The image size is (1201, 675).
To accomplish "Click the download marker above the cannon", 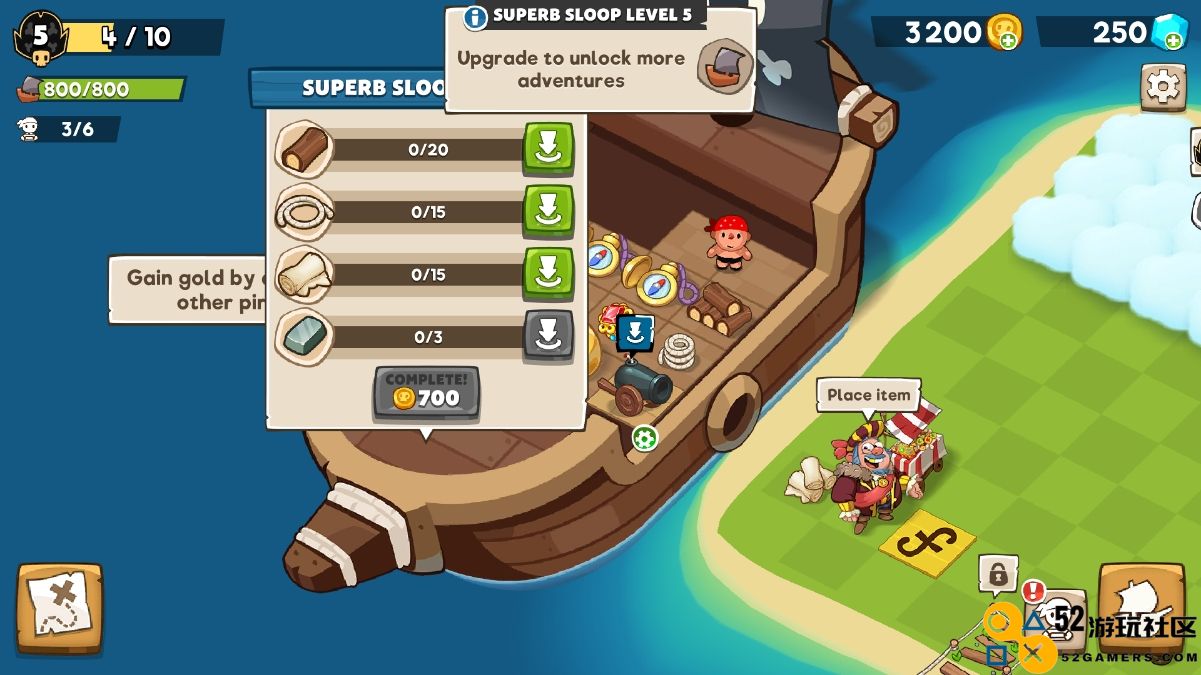I will [x=635, y=333].
